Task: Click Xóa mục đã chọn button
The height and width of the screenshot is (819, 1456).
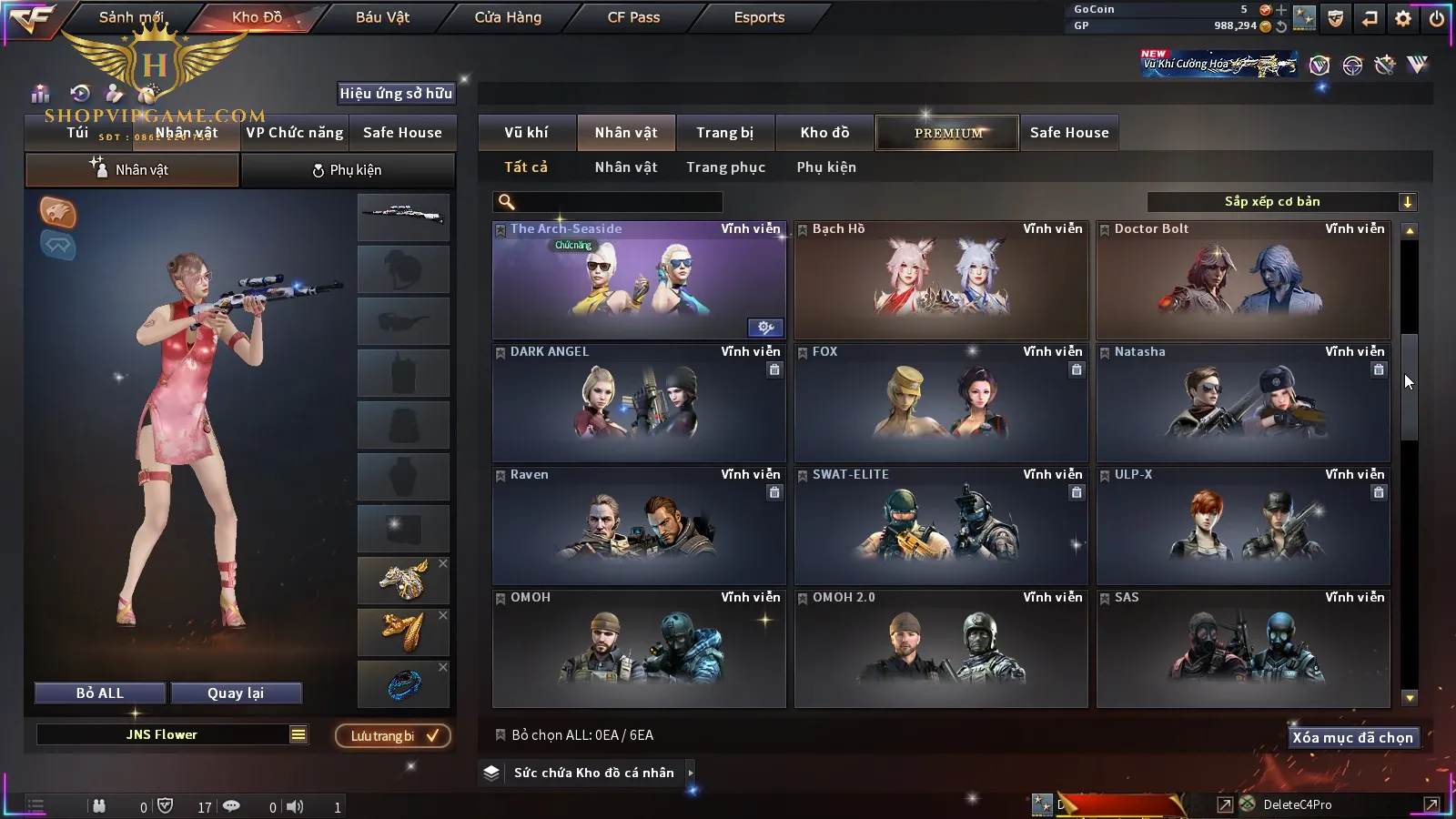Action: click(x=1352, y=738)
